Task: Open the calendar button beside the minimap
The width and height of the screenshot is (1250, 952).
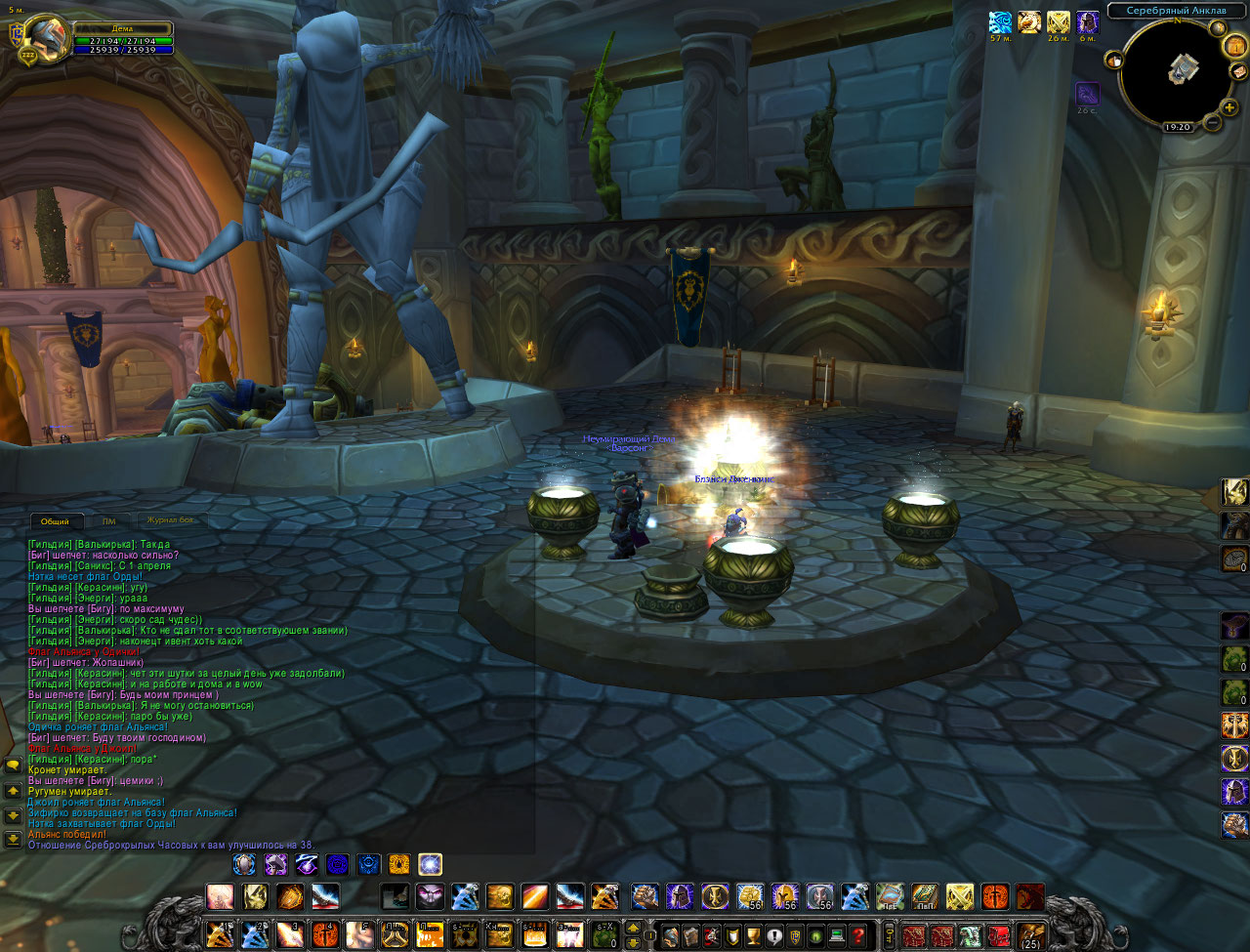Action: pyautogui.click(x=1234, y=45)
